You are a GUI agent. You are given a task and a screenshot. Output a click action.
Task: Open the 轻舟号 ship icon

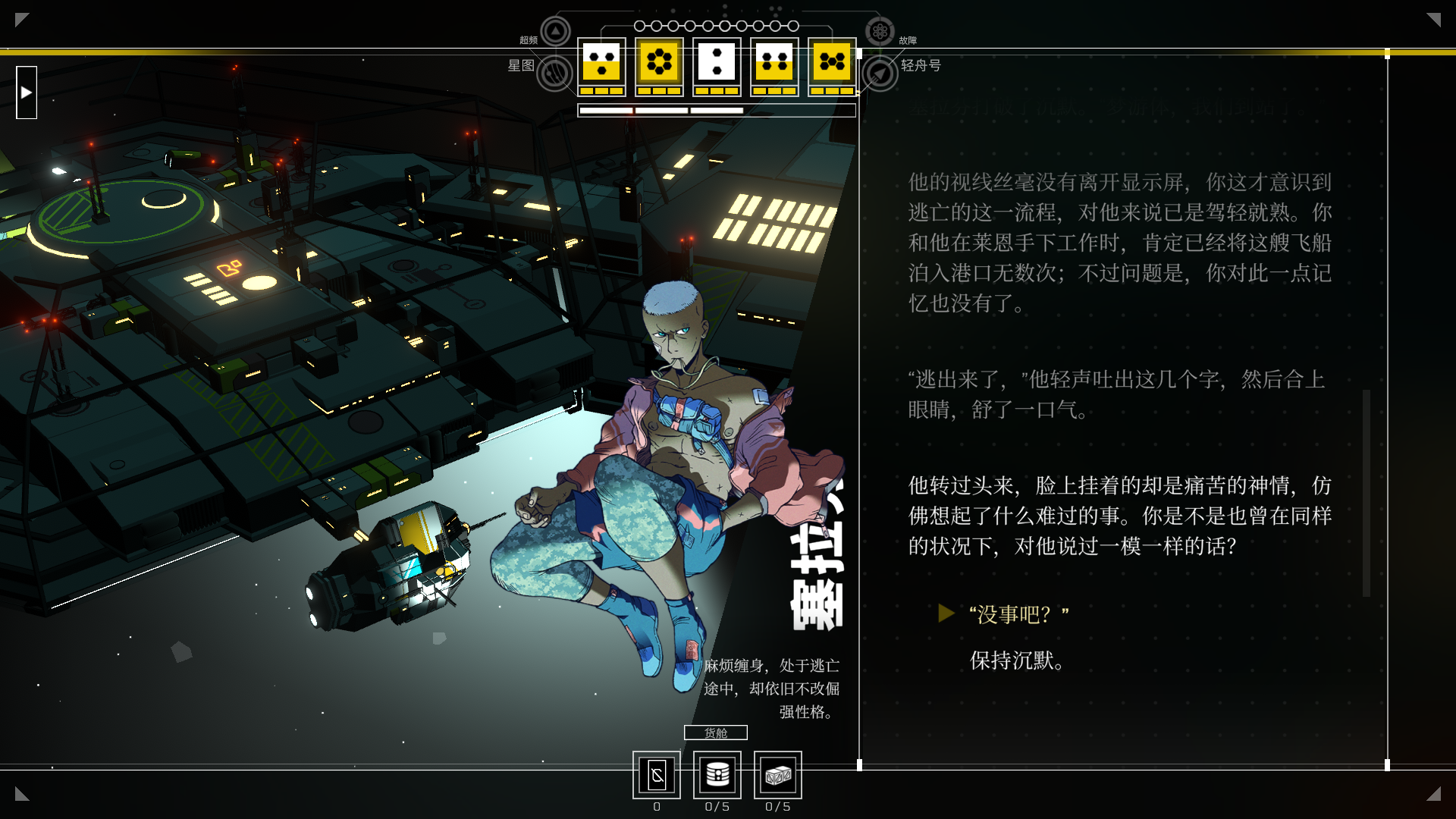tap(880, 74)
